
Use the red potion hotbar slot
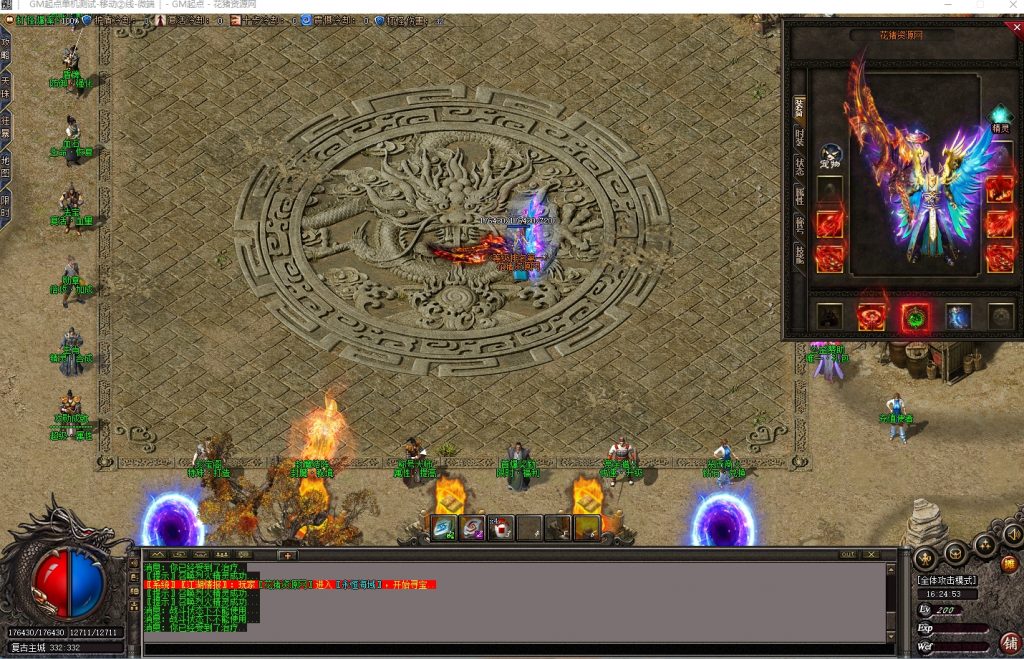[502, 527]
